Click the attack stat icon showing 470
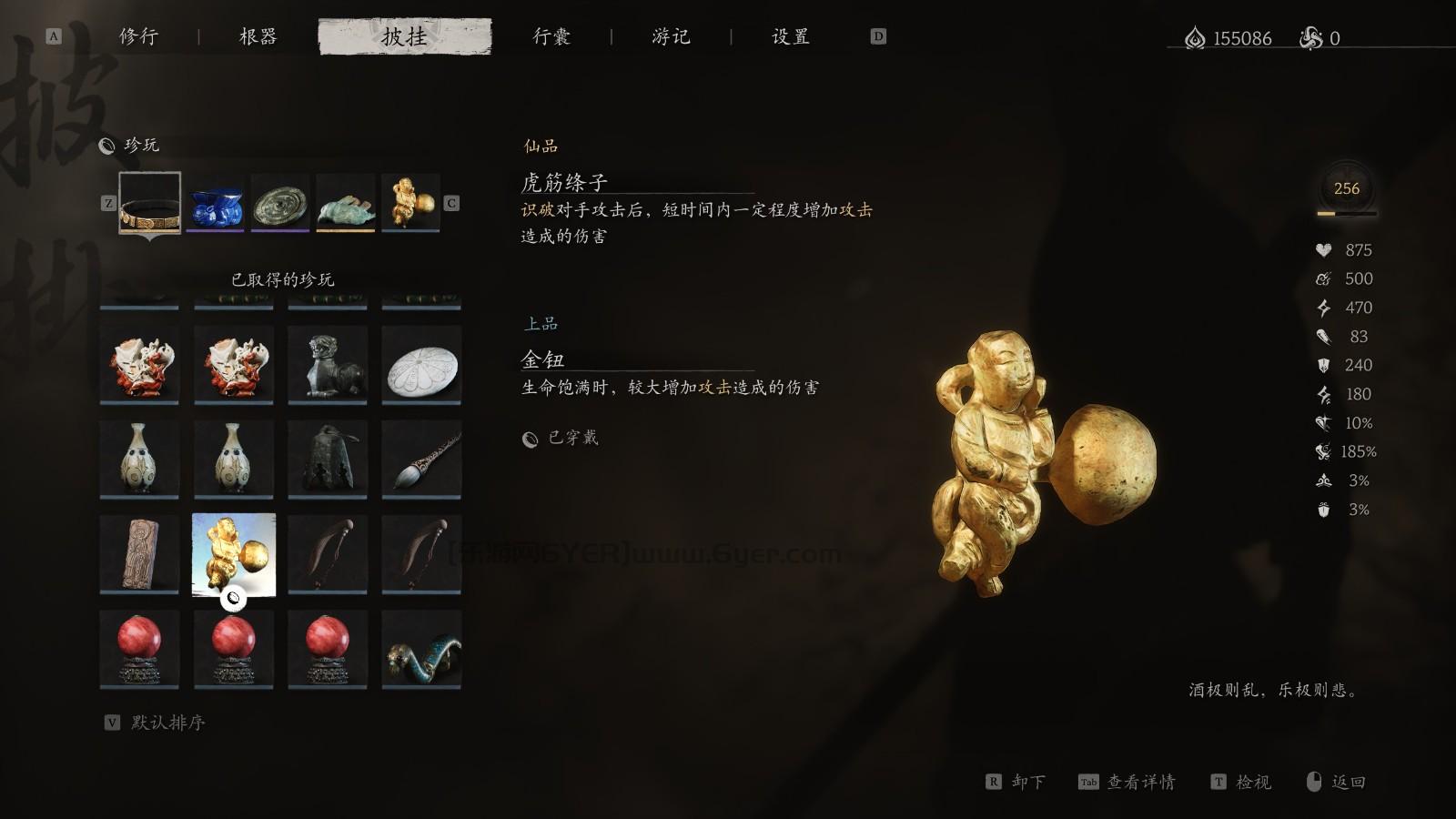Screen dimensions: 1456x819 coord(1321,308)
